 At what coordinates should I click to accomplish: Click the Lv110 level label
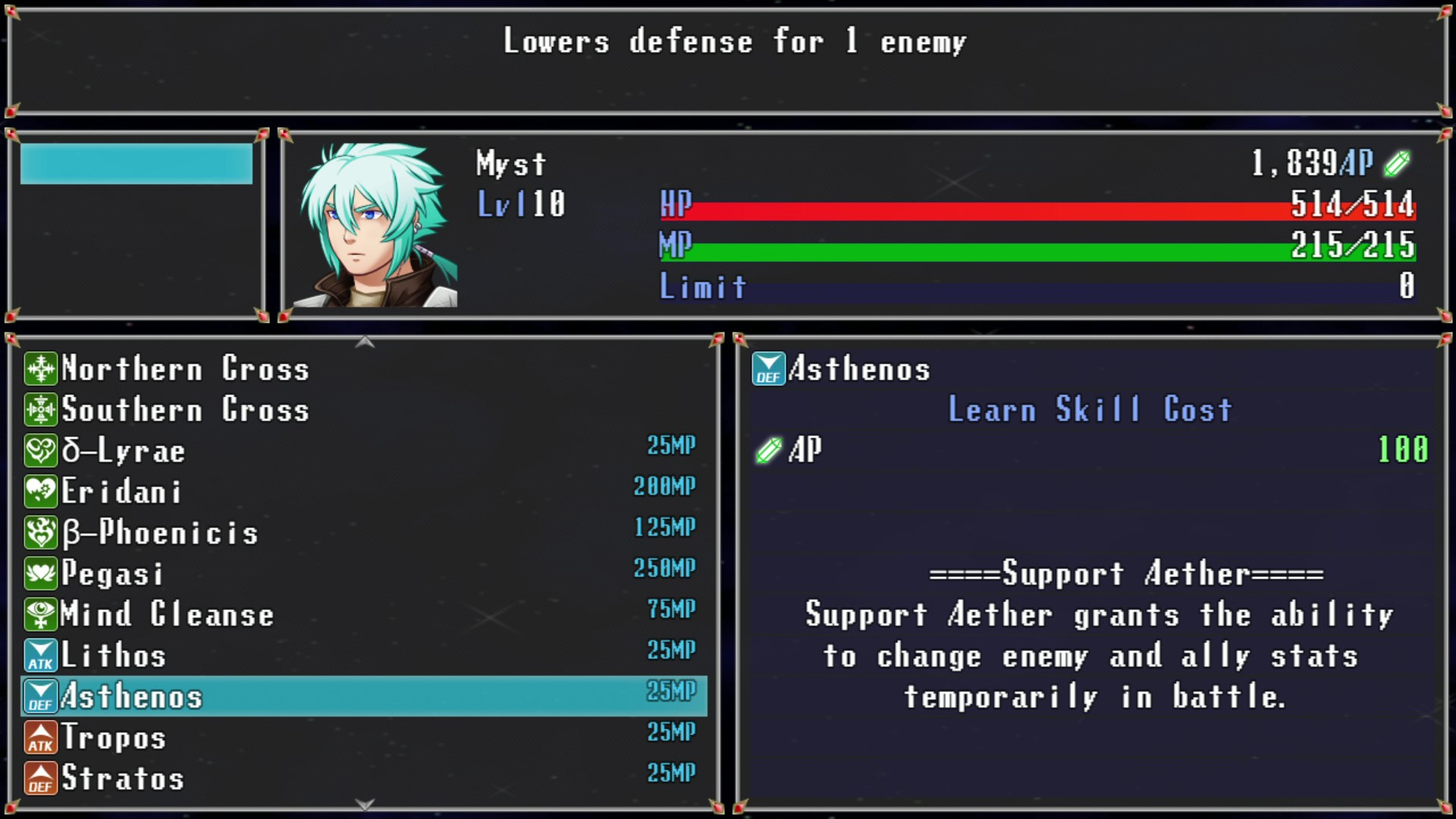click(x=522, y=203)
